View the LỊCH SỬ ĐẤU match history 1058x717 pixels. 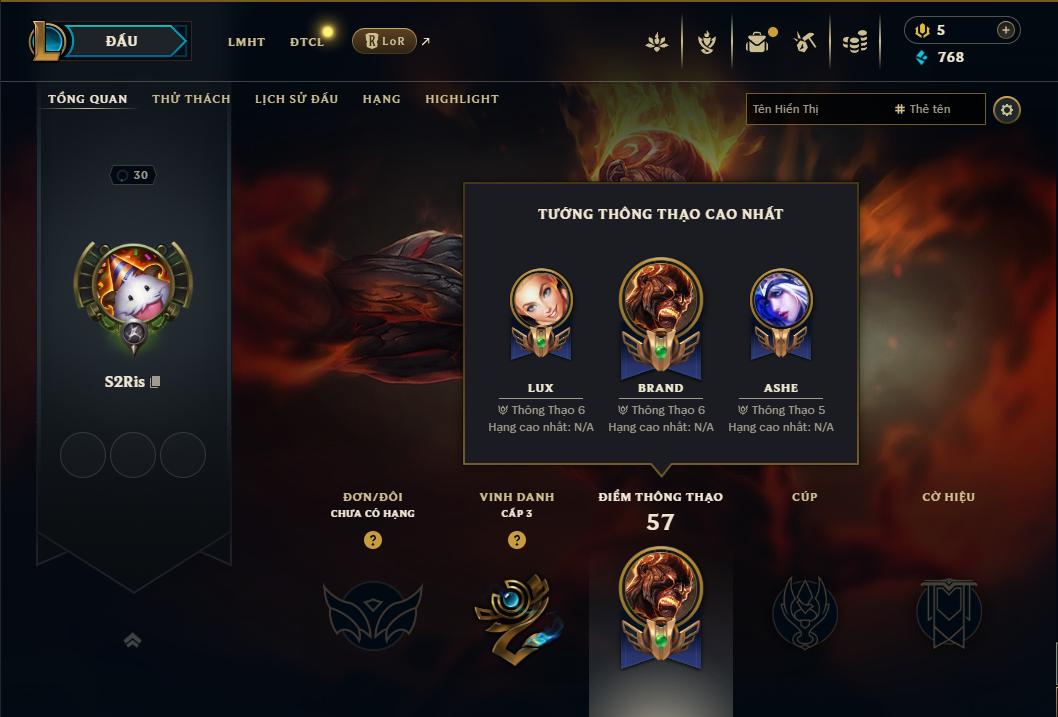296,99
